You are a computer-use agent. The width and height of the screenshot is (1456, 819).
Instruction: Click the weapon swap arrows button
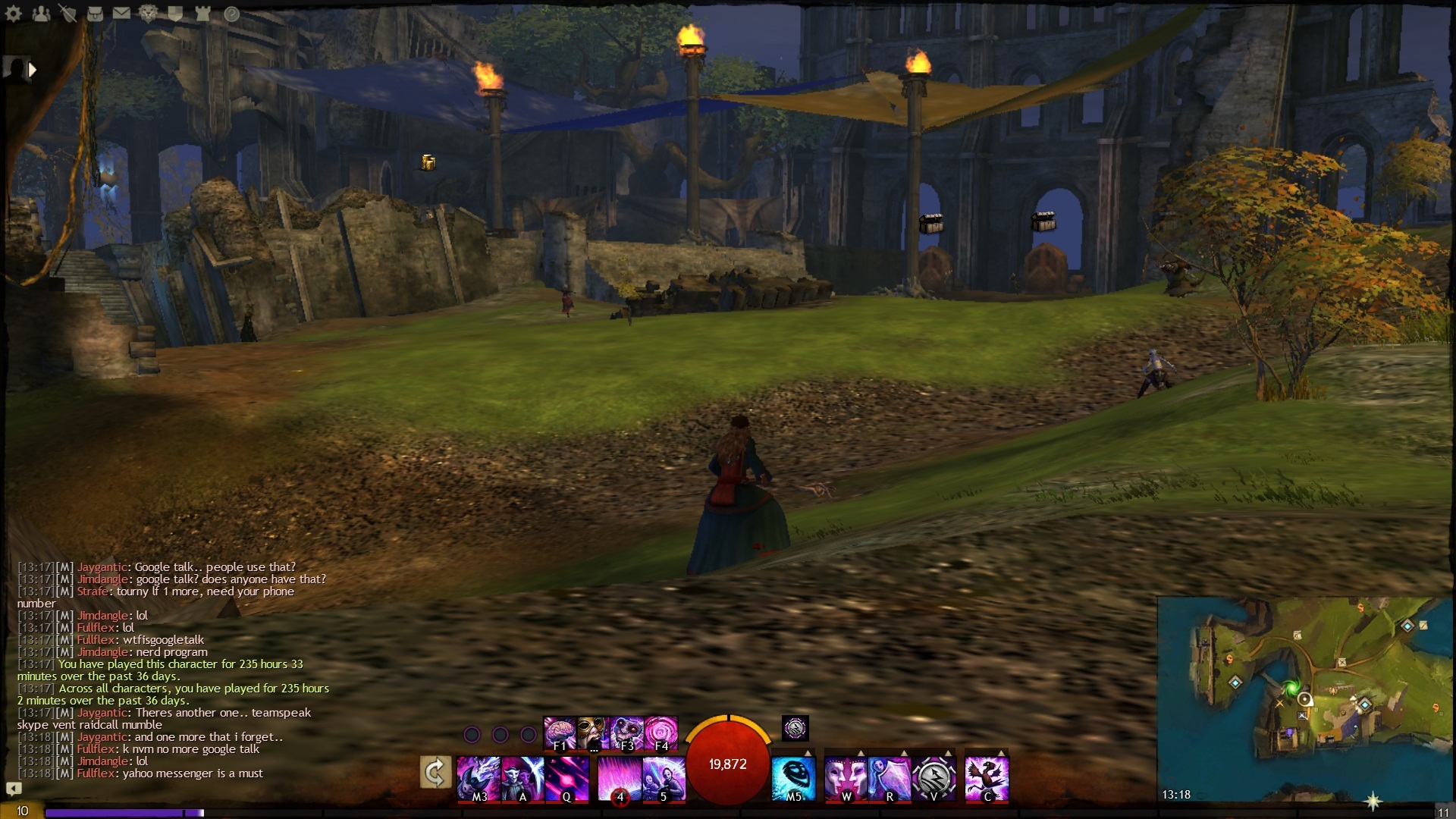[435, 773]
